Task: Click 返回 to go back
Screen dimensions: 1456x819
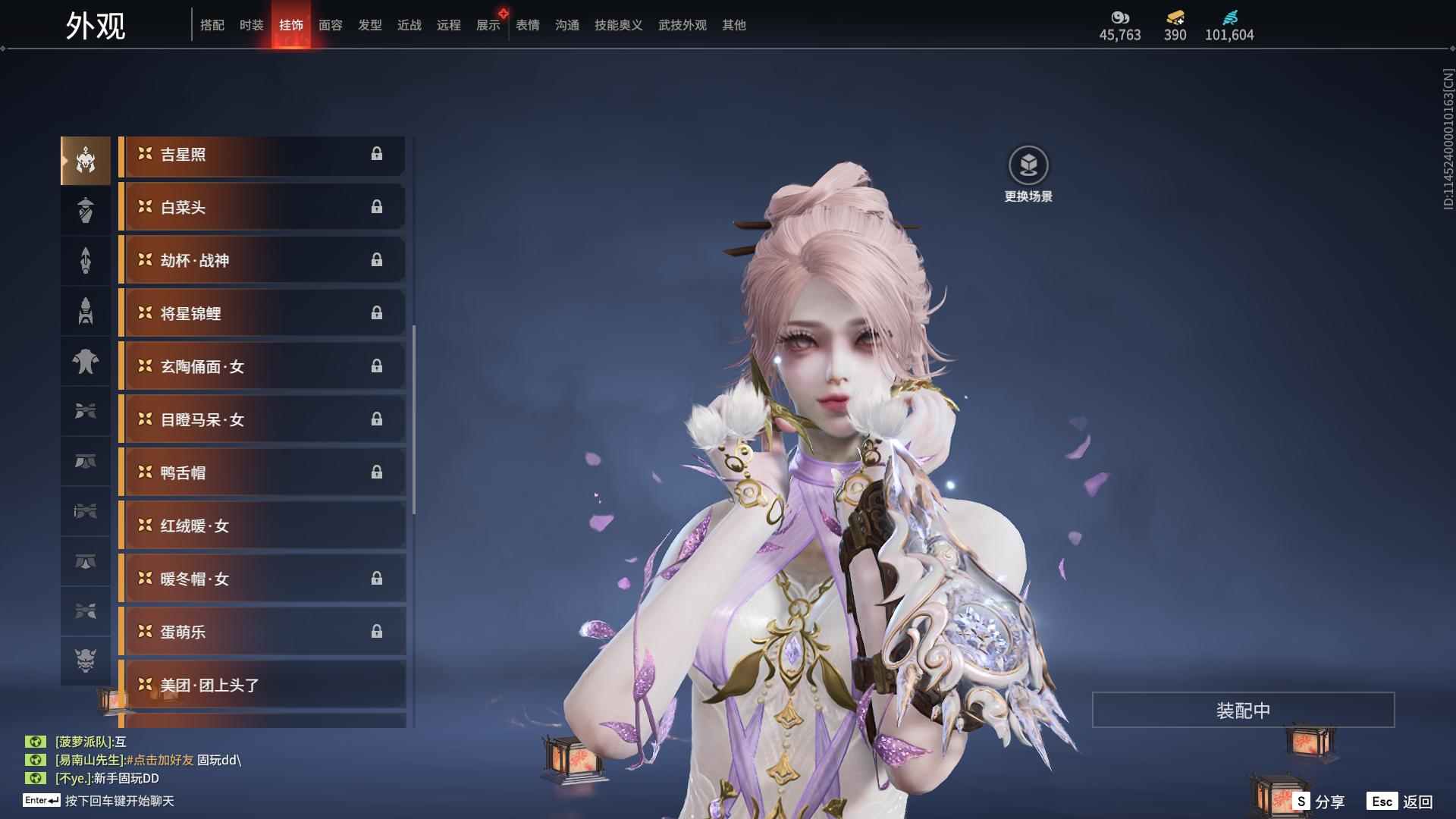Action: (x=1401, y=802)
